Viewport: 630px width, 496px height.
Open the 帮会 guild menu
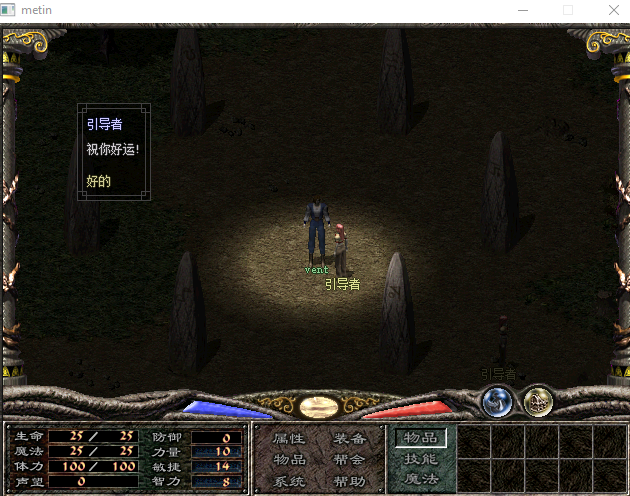click(x=349, y=459)
